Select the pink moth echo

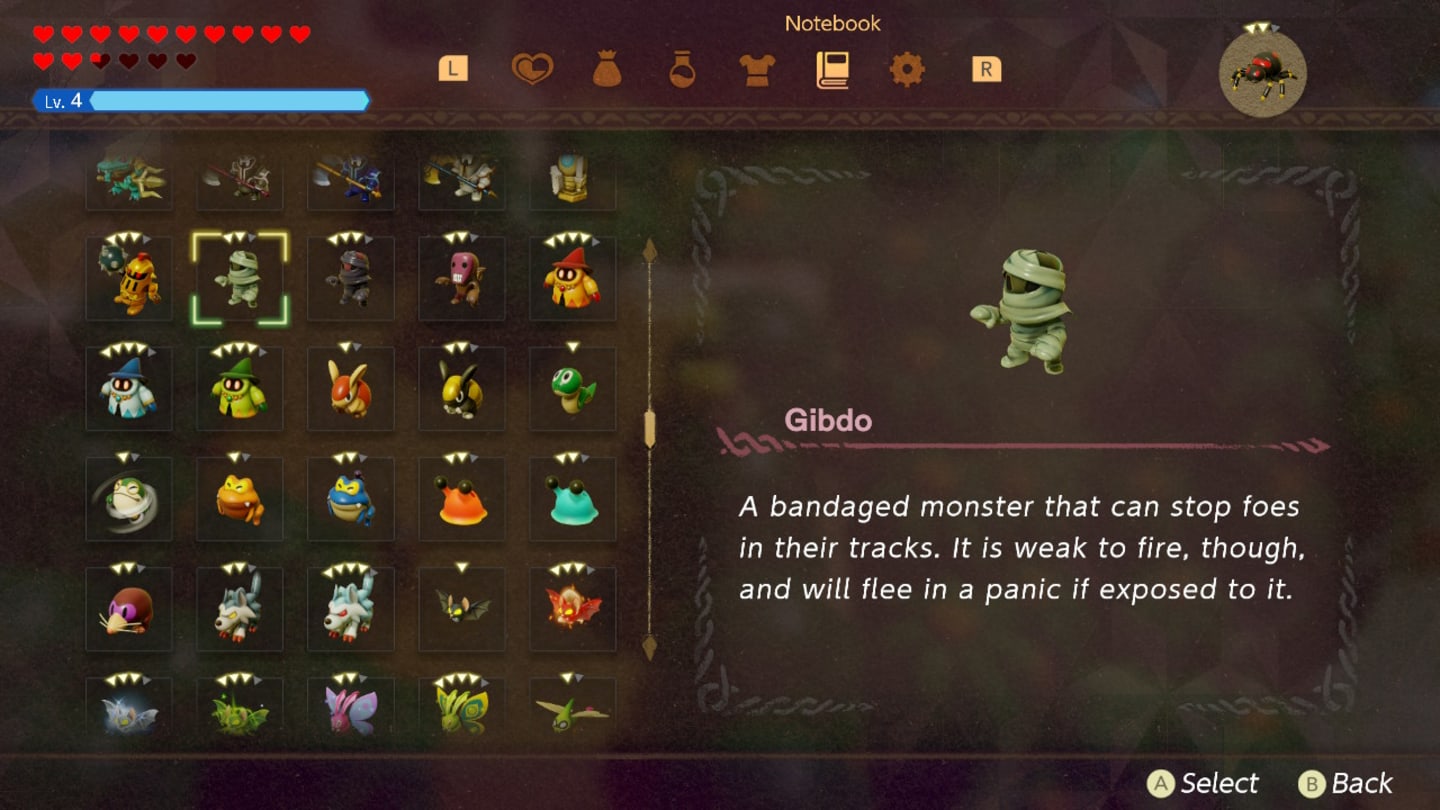click(x=350, y=710)
